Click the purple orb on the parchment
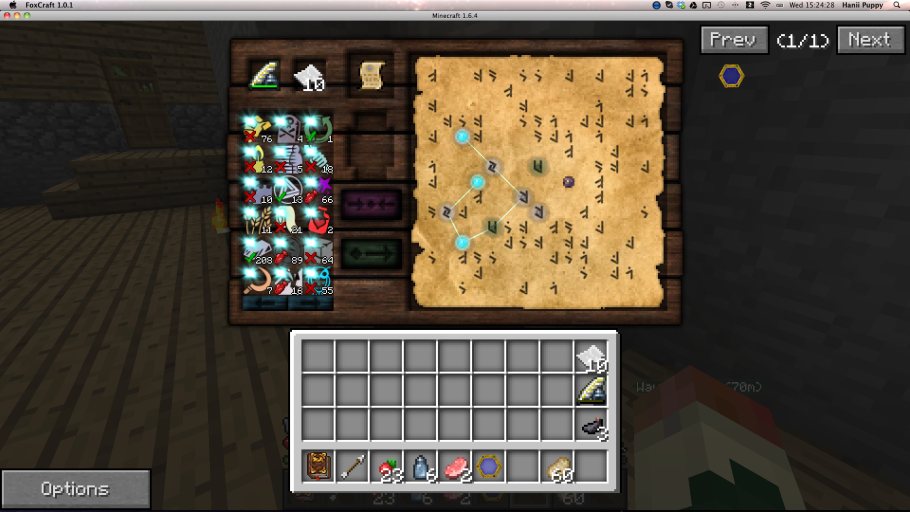This screenshot has width=910, height=512. click(x=568, y=182)
